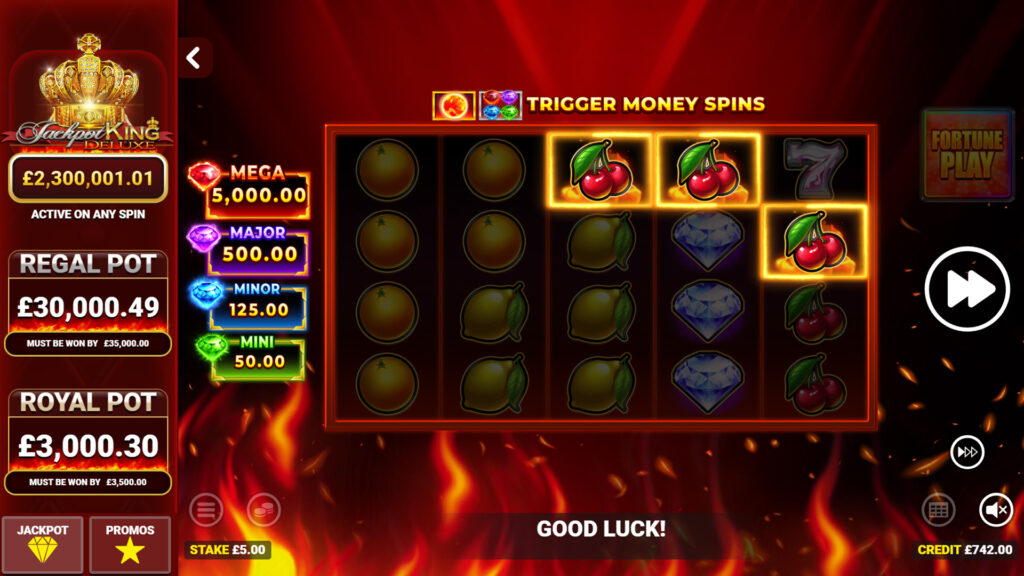Open the Jackpot diamond button
Viewport: 1024px width, 576px height.
tap(43, 544)
